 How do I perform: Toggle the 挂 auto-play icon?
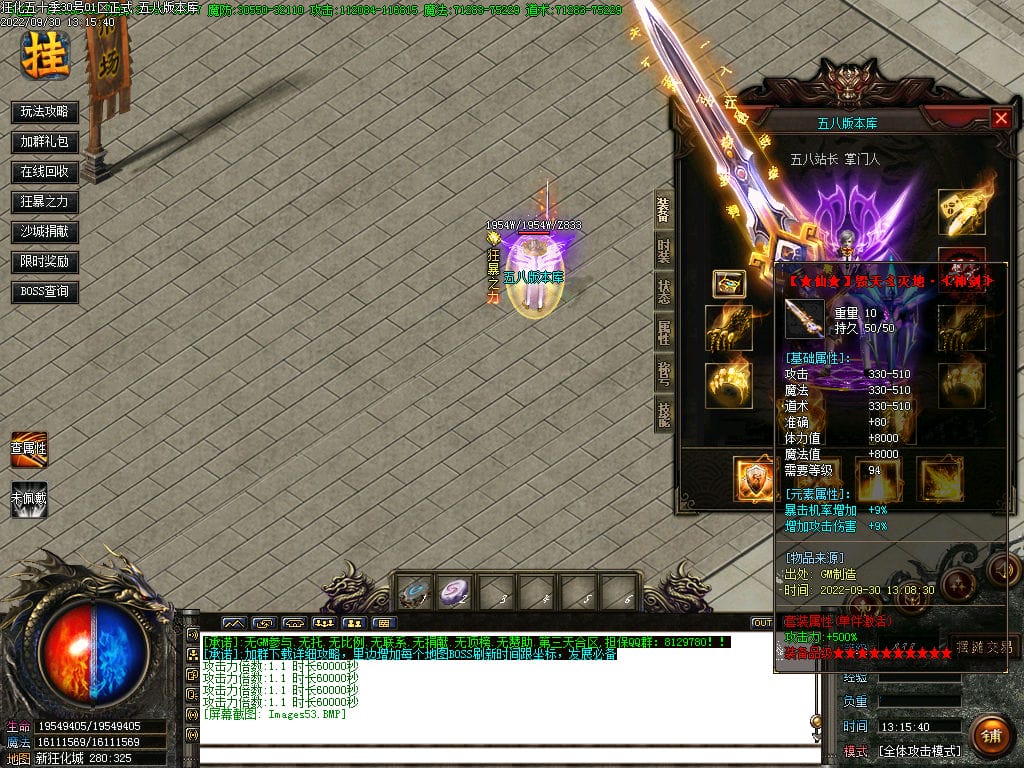tap(45, 55)
